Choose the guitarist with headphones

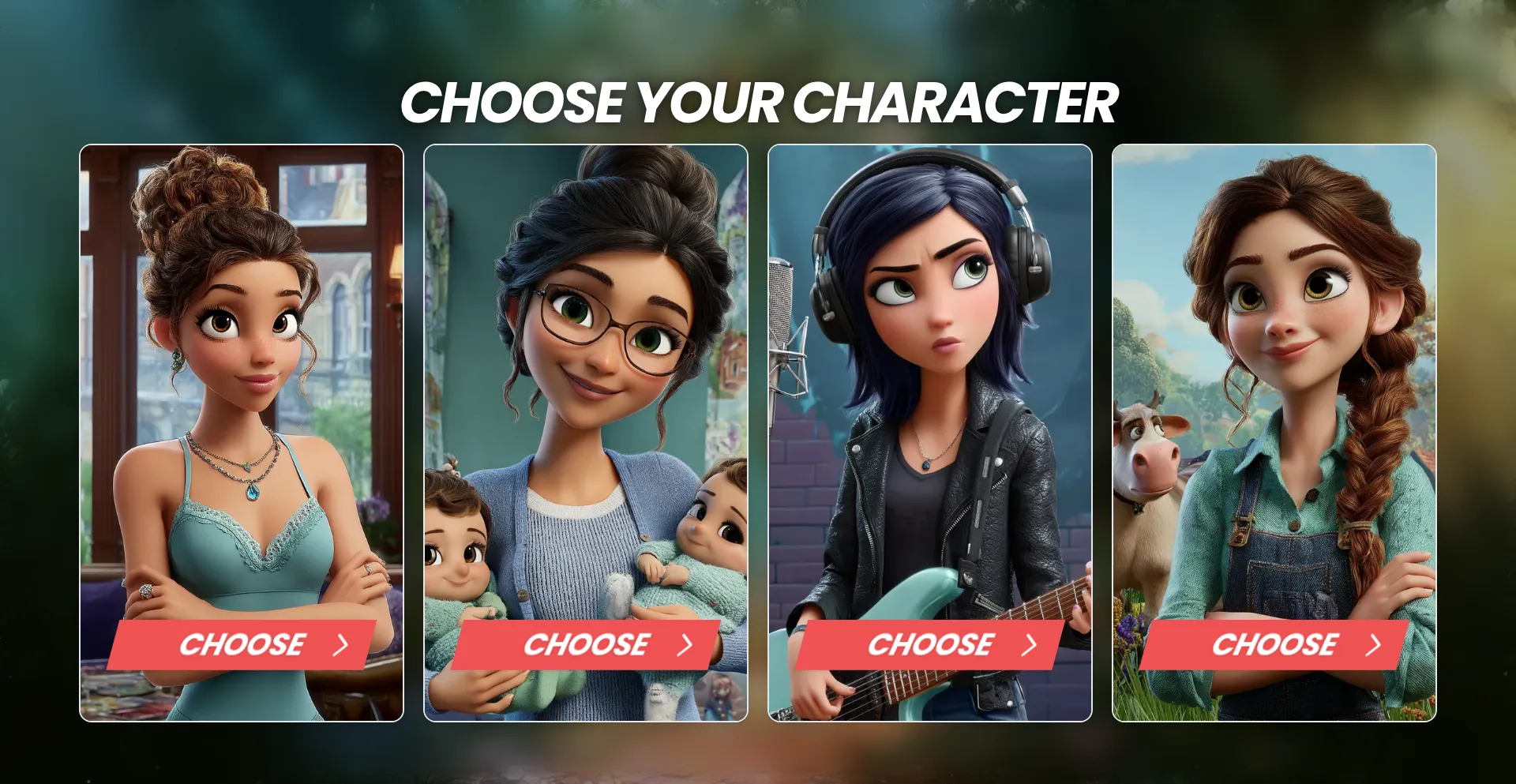[x=930, y=645]
